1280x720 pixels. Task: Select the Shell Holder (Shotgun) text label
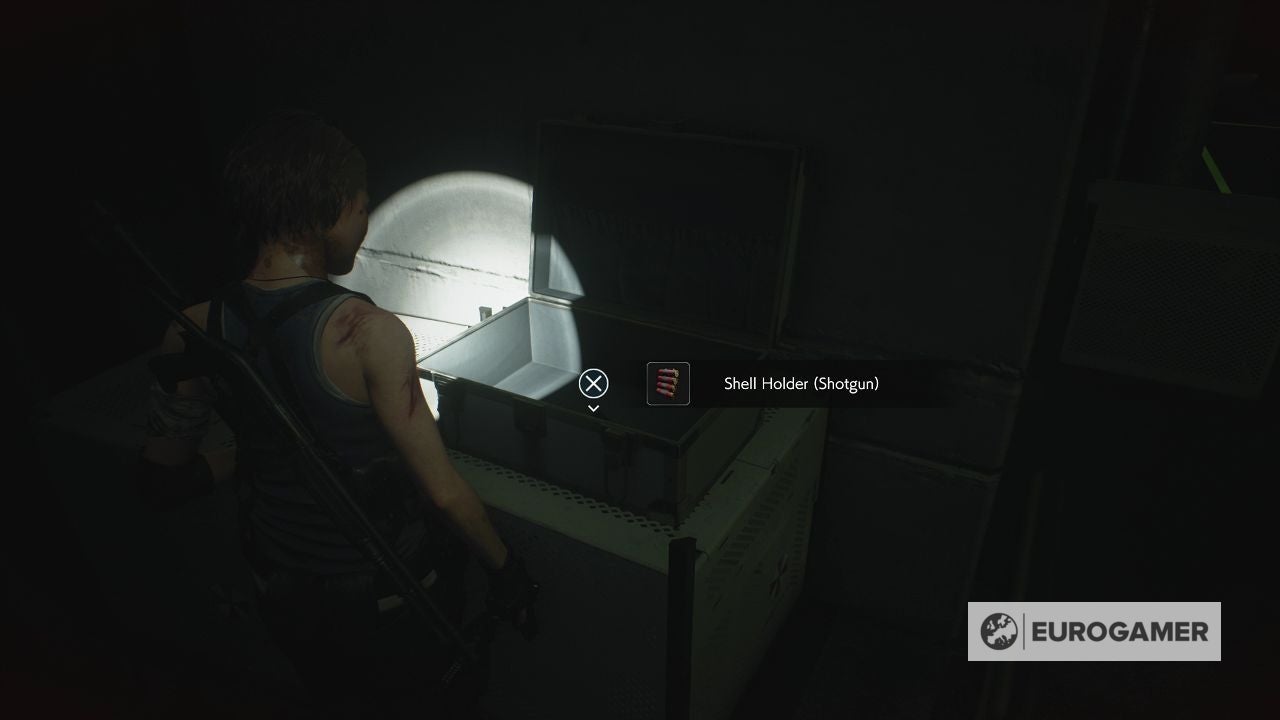pyautogui.click(x=800, y=383)
